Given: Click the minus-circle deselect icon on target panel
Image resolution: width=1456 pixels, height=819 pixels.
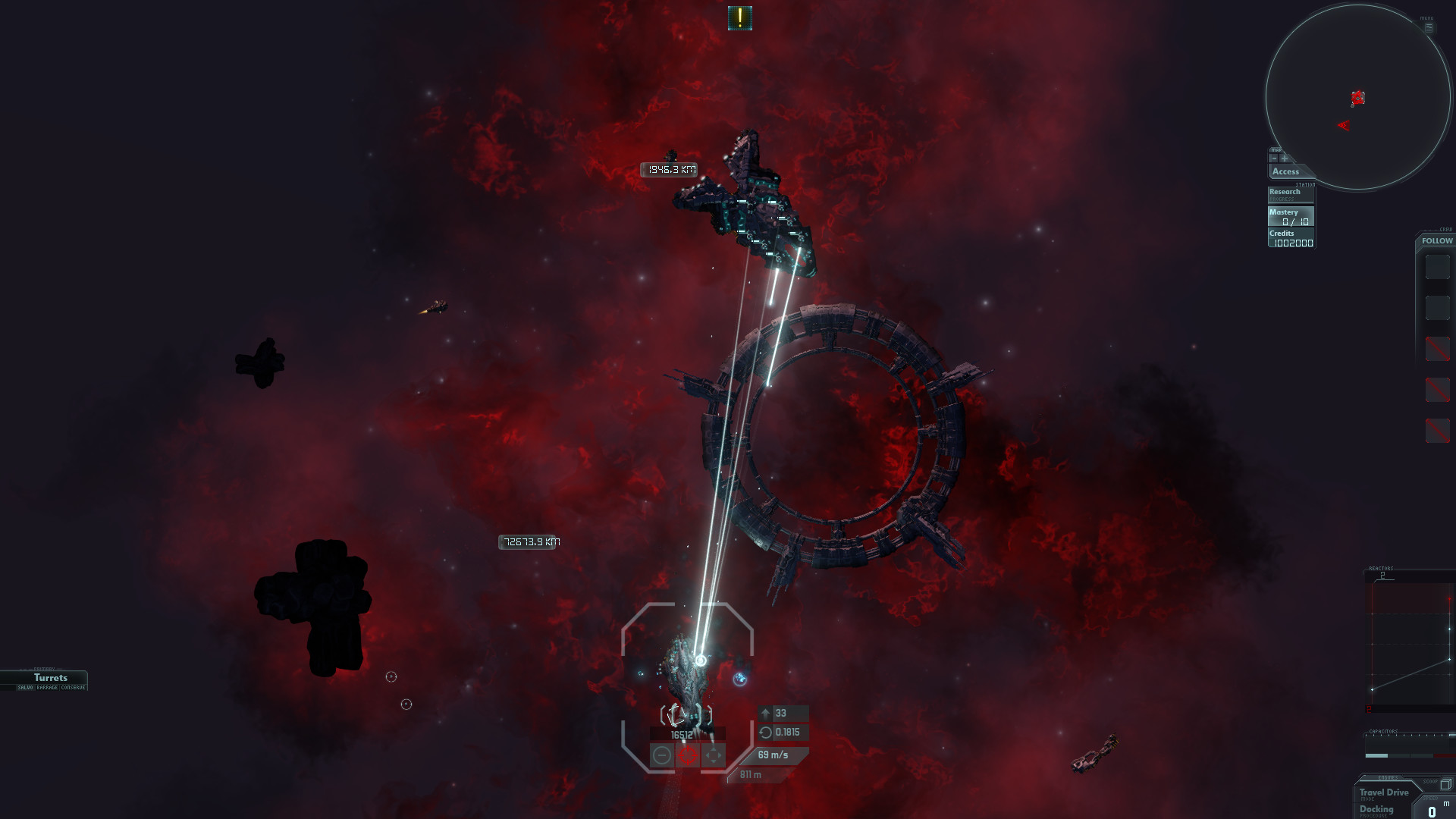Looking at the screenshot, I should click(662, 755).
